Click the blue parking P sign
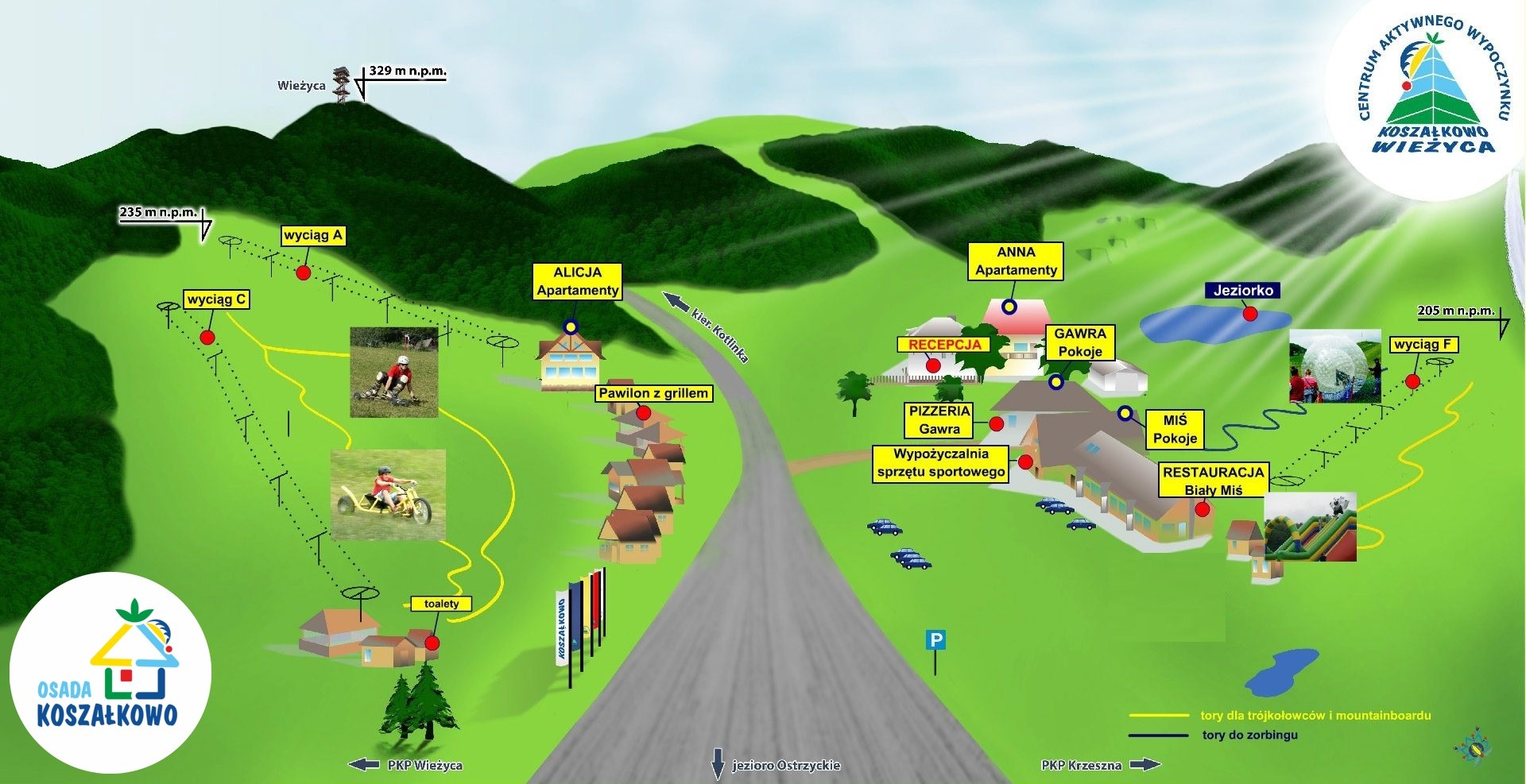Image resolution: width=1526 pixels, height=784 pixels. pyautogui.click(x=935, y=639)
